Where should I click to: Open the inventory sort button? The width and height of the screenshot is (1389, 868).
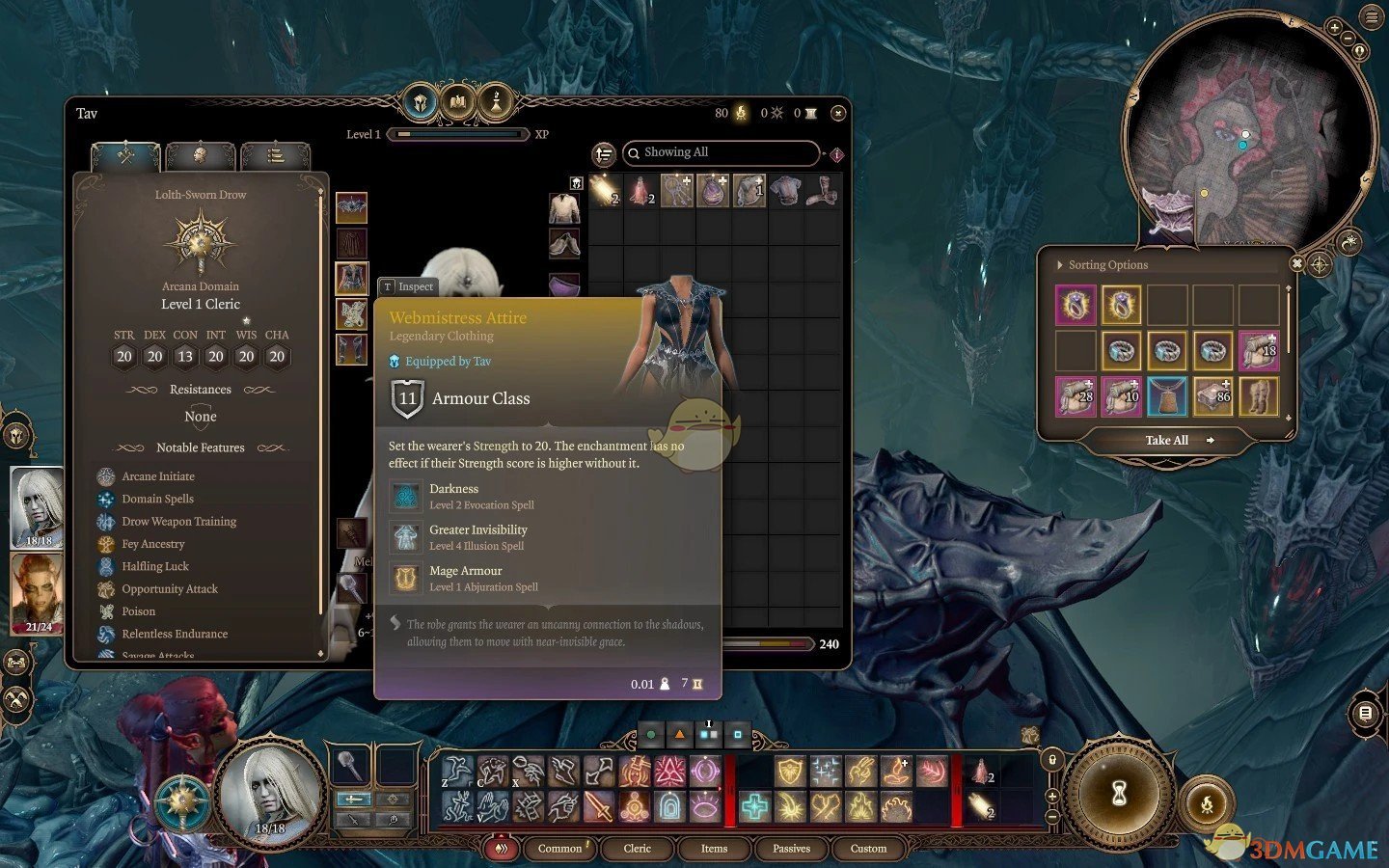point(604,153)
